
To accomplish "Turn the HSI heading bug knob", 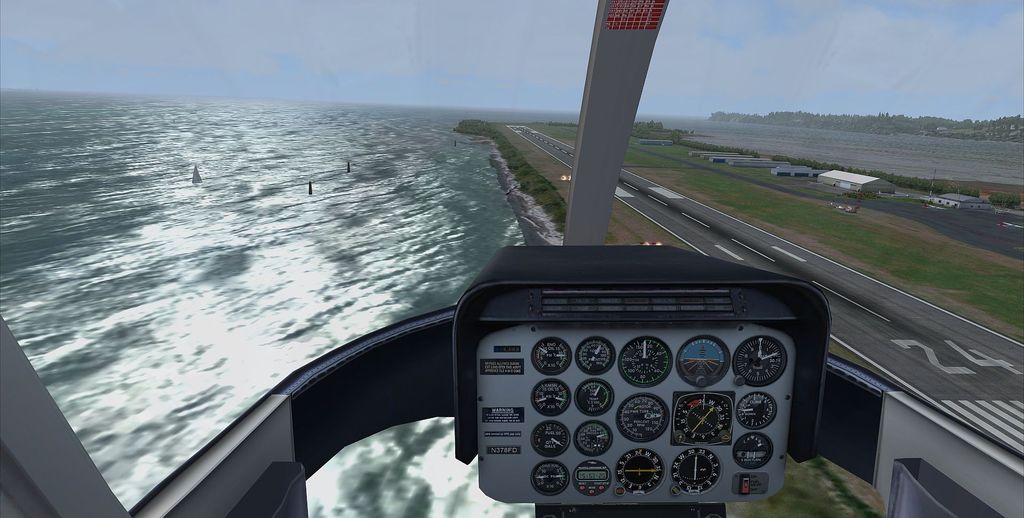I will pos(727,436).
